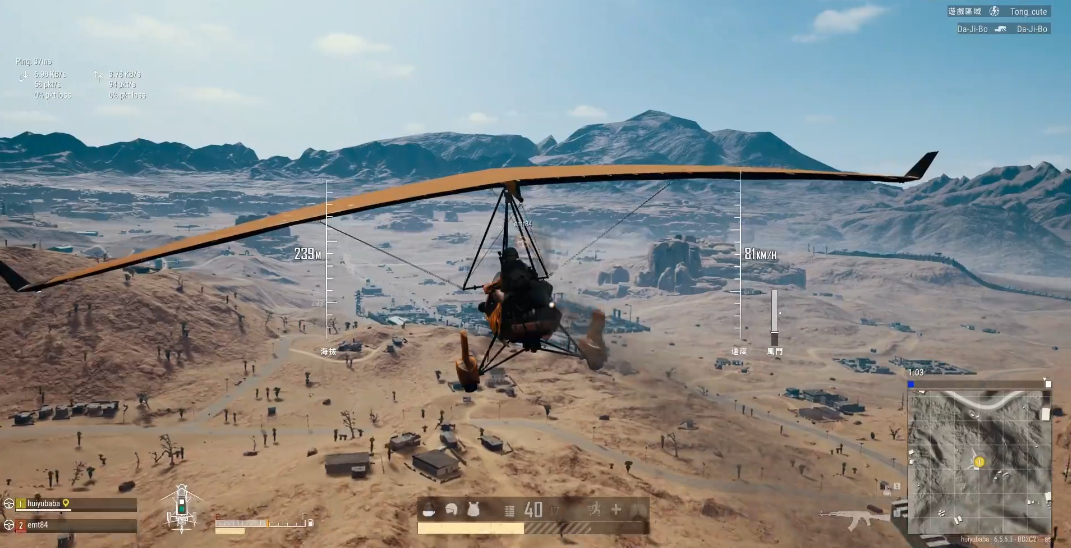Image resolution: width=1071 pixels, height=548 pixels.
Task: Click the sprinting figure boost icon
Action: [594, 509]
